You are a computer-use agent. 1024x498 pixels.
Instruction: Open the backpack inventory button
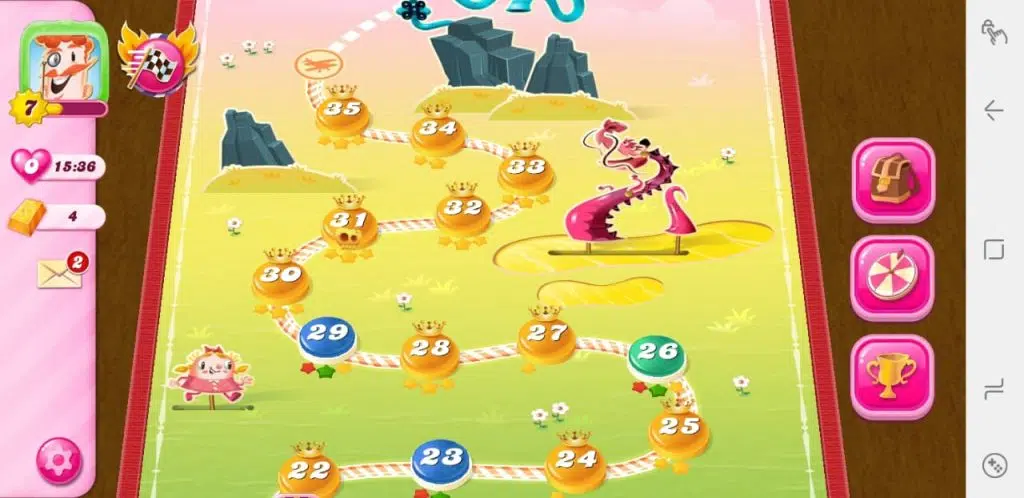(892, 180)
